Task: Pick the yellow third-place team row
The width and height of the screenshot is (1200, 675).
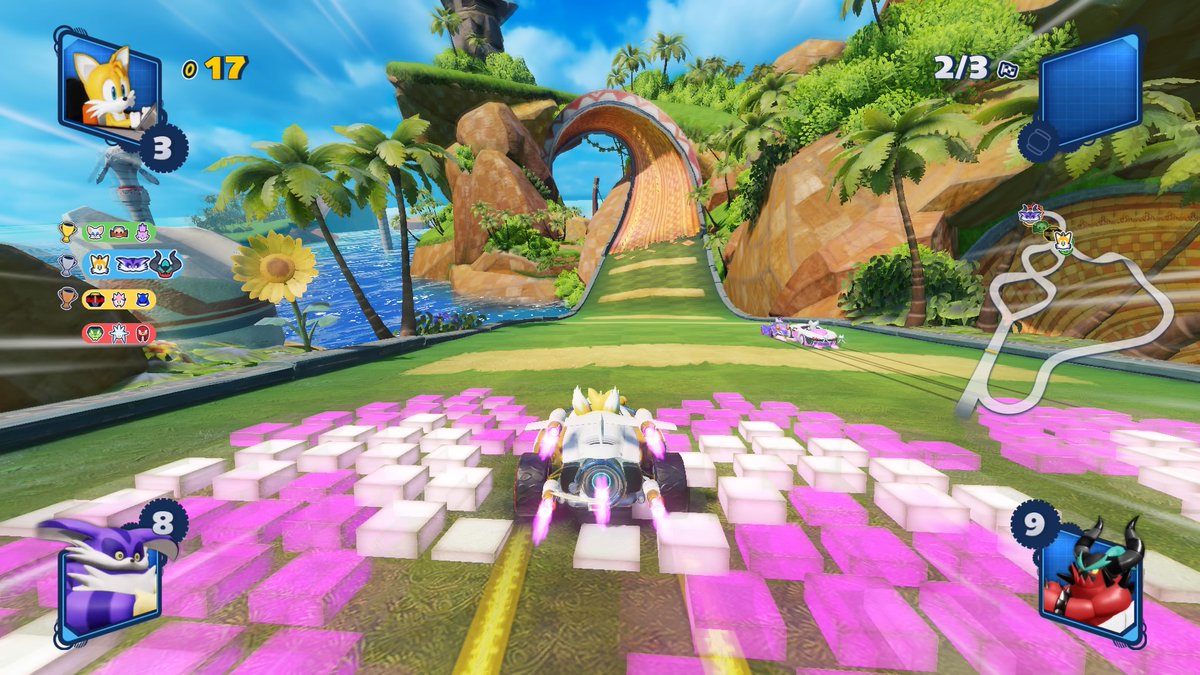Action: 118,298
